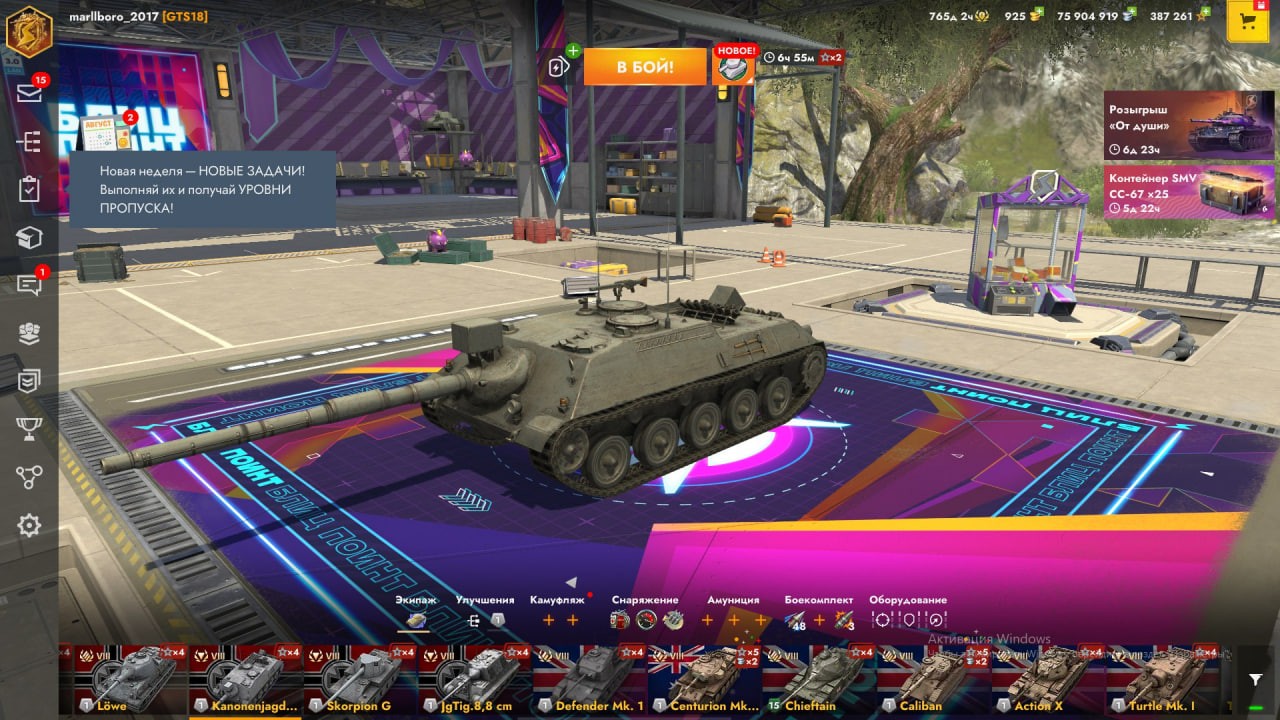1280x720 pixels.
Task: Open the missions clipboard icon in sidebar
Action: tap(29, 189)
